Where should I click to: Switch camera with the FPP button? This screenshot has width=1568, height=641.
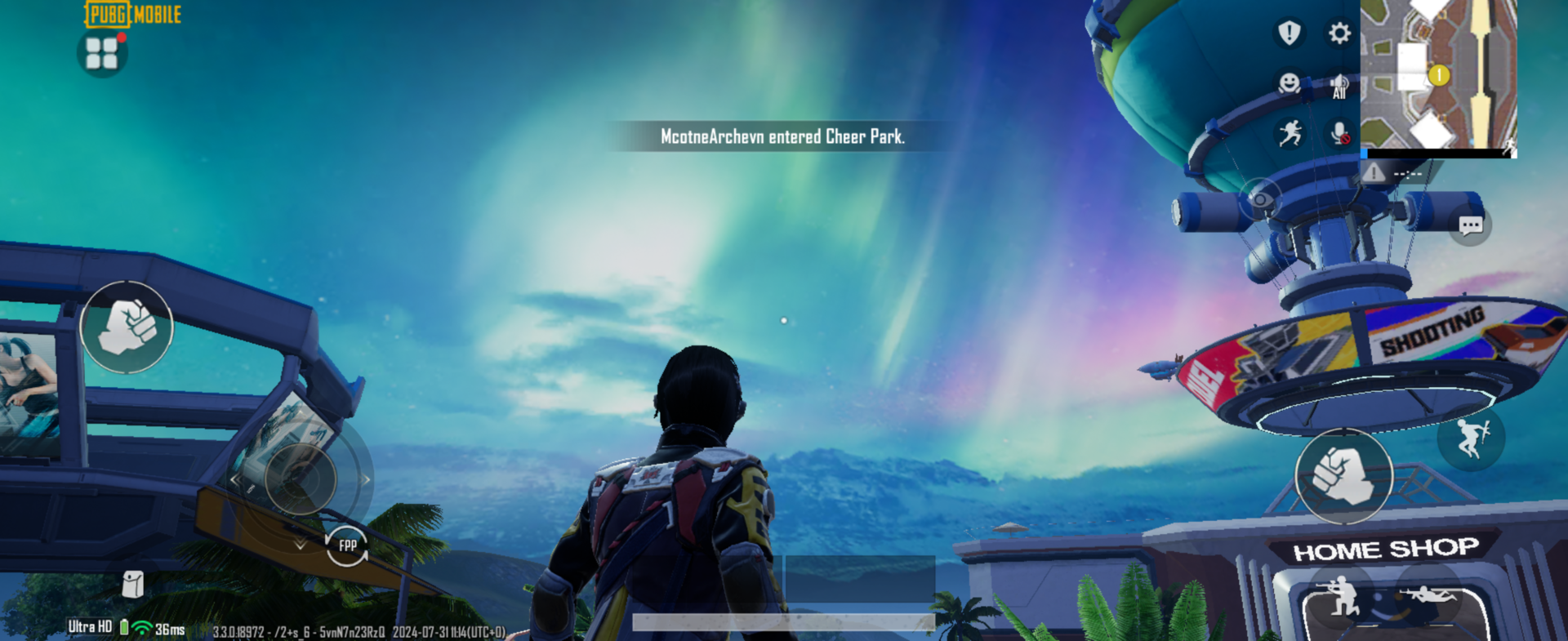(x=347, y=545)
